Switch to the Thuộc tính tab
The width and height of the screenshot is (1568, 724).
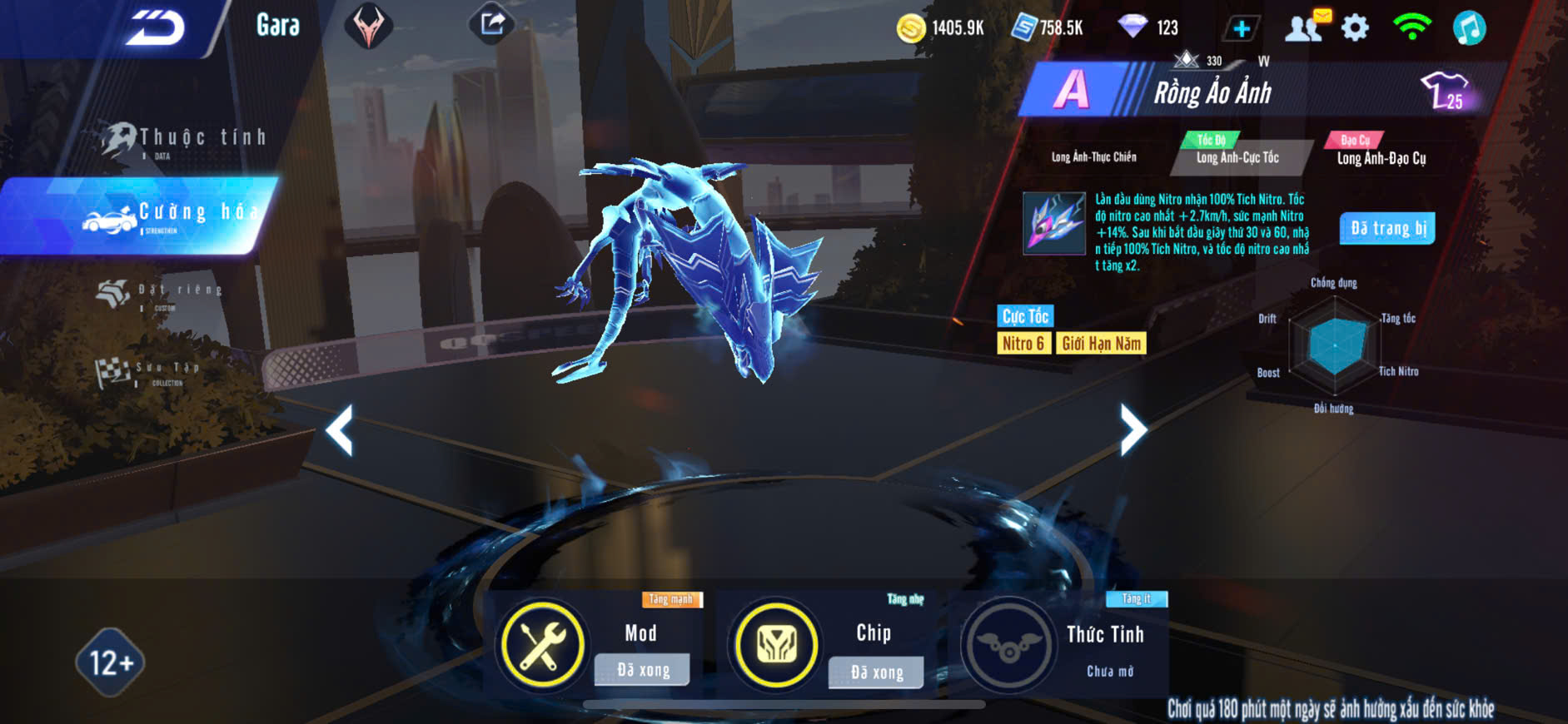pos(185,139)
